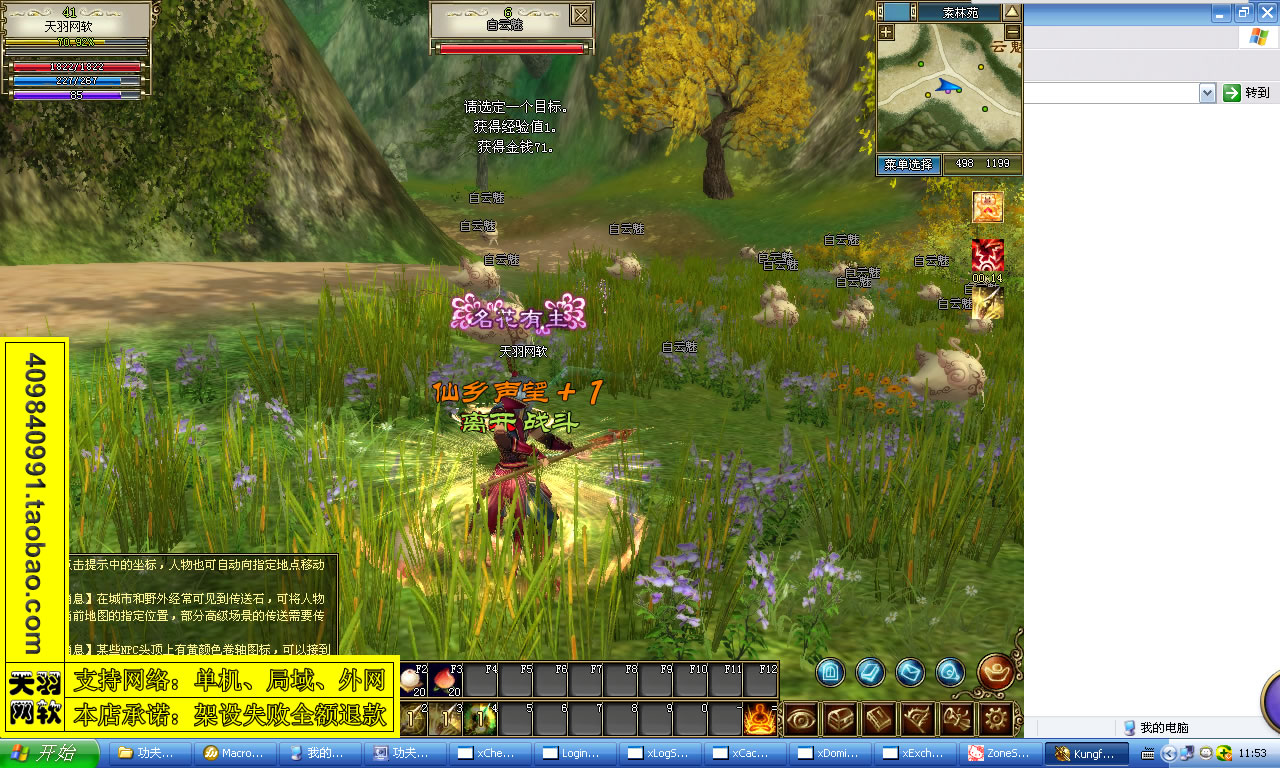Zoom in the minimap with plus button
The image size is (1280, 768).
pos(886,32)
